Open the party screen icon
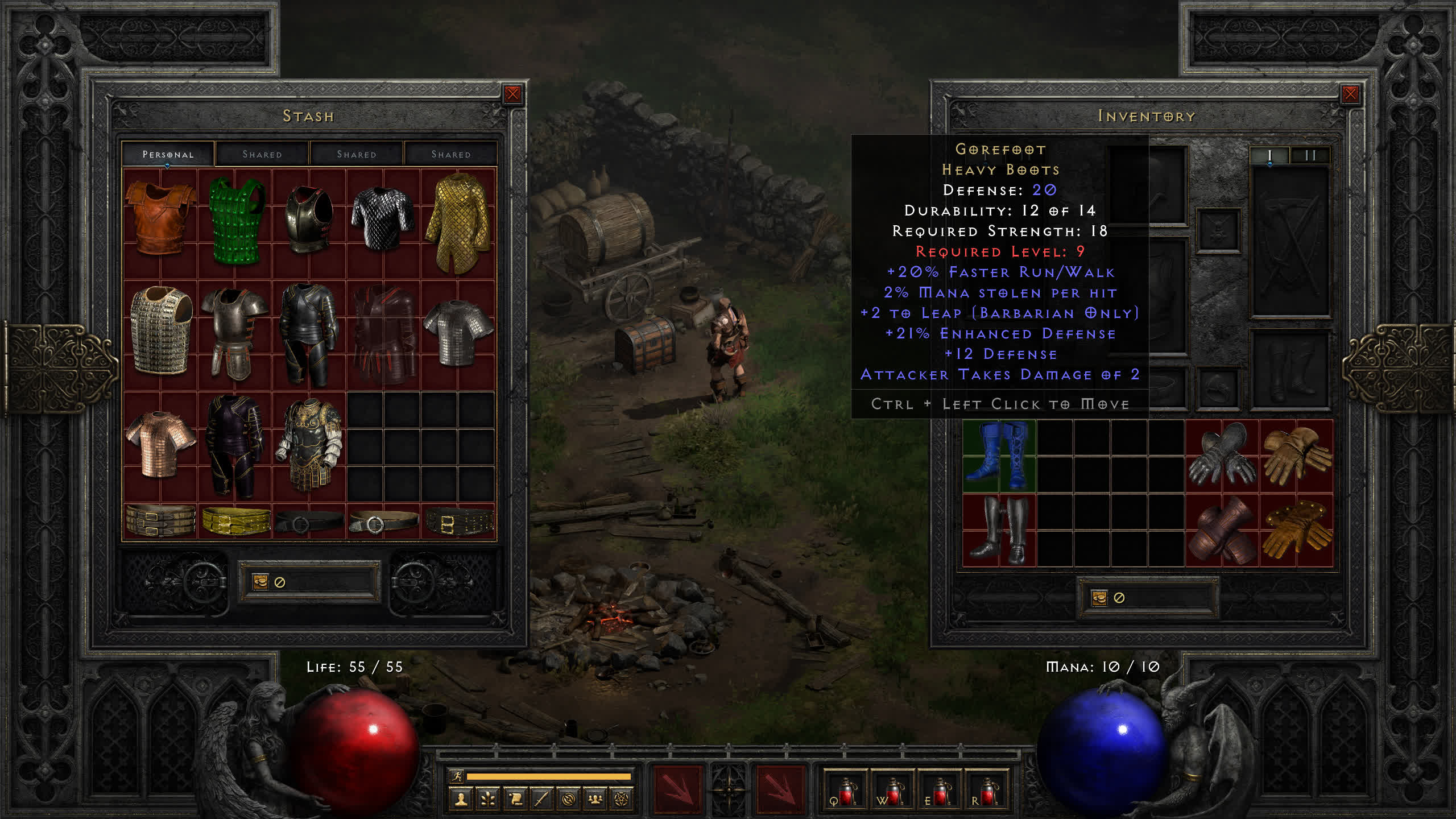 click(595, 800)
